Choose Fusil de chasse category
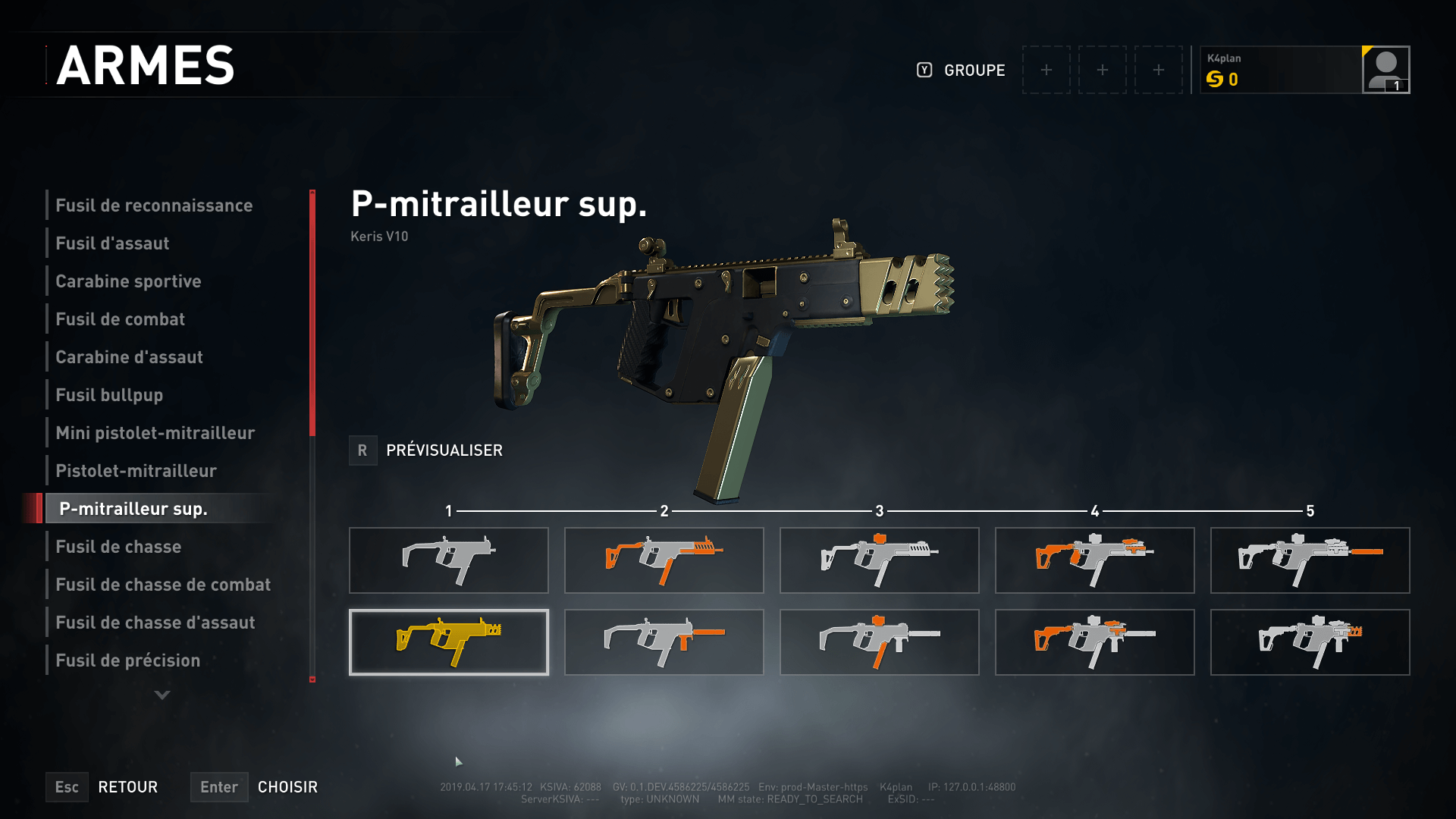The width and height of the screenshot is (1456, 819). [118, 547]
